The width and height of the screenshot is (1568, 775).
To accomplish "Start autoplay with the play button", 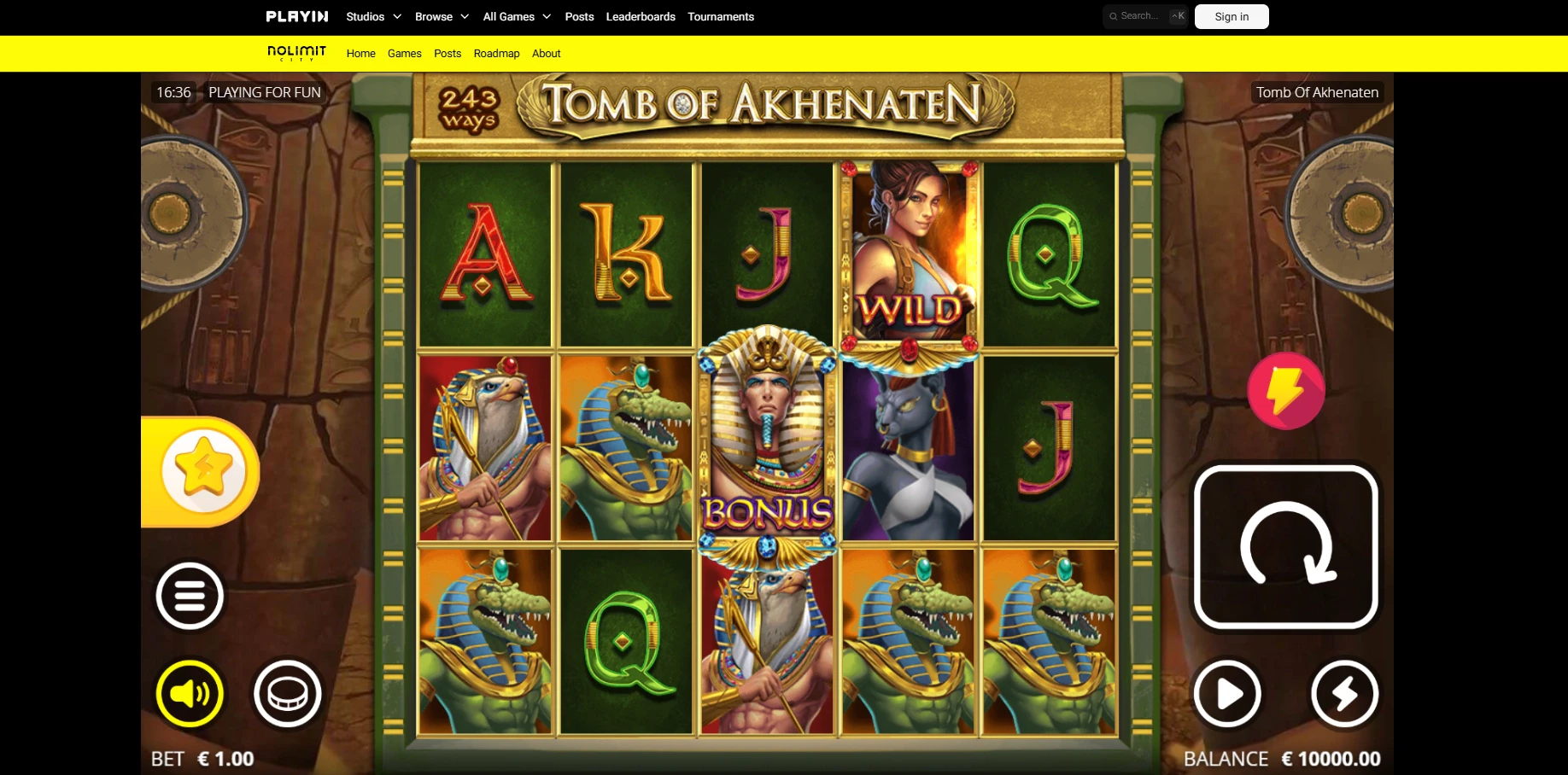I will [1227, 694].
